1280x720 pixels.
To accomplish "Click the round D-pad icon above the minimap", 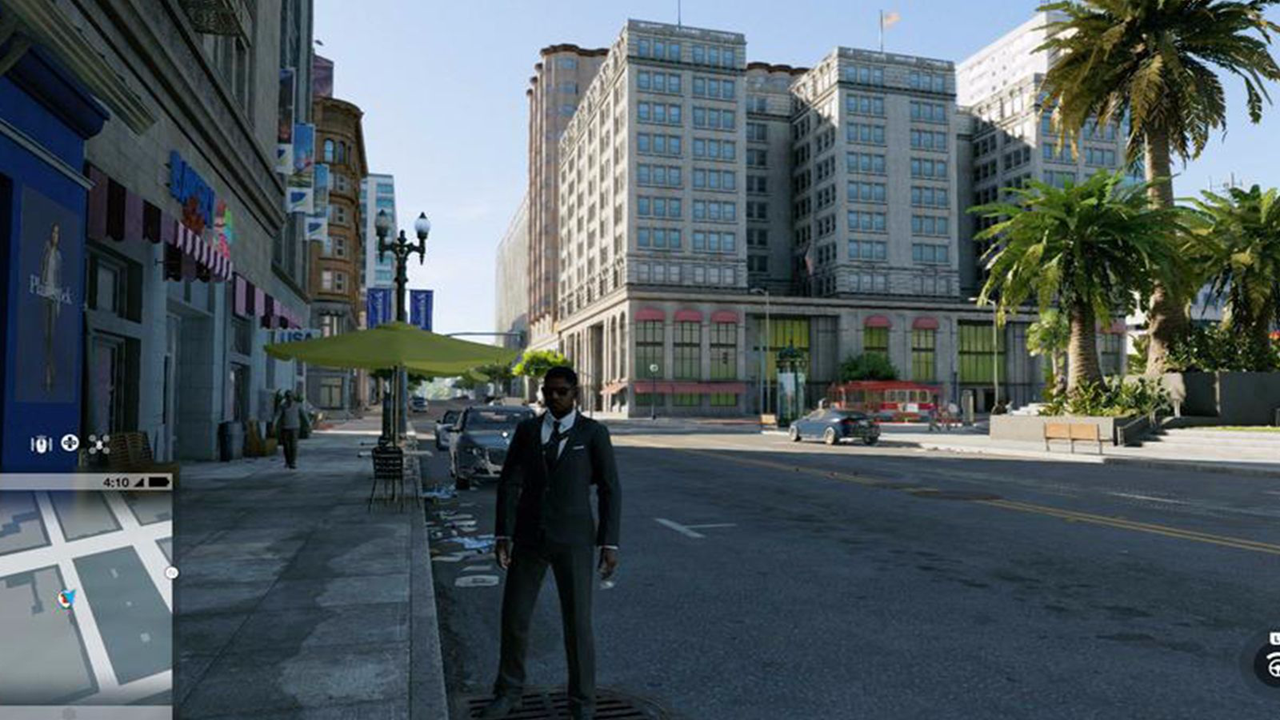I will tap(70, 442).
